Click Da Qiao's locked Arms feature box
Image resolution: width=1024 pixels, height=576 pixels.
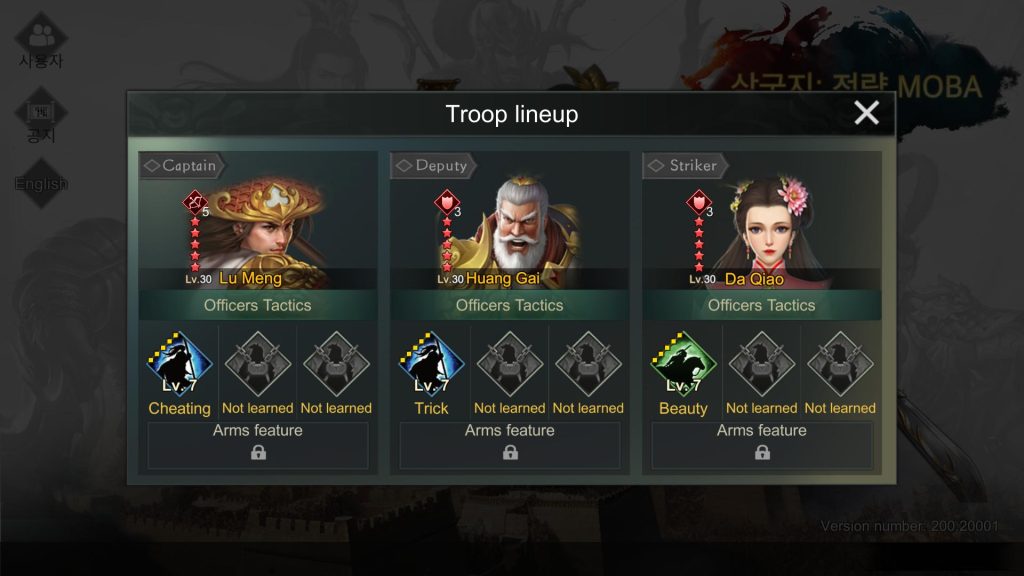click(x=762, y=445)
